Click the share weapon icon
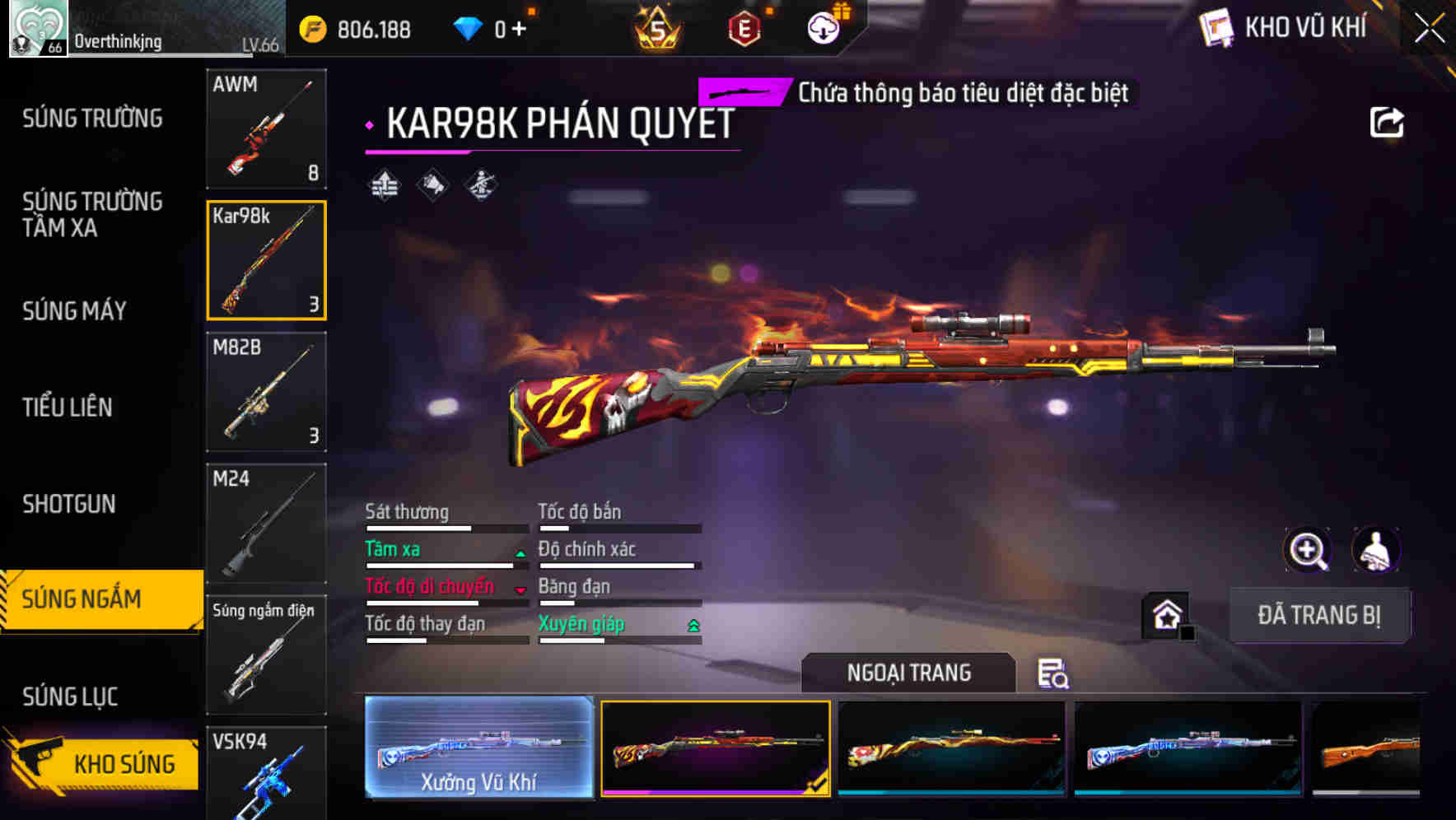Viewport: 1456px width, 820px height. 1388,121
